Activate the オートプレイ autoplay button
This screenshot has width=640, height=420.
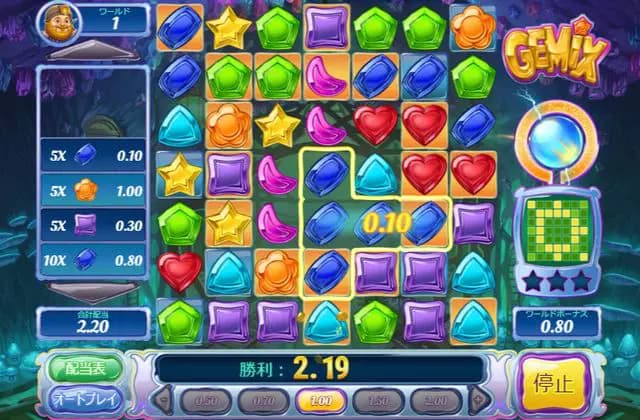[85, 399]
